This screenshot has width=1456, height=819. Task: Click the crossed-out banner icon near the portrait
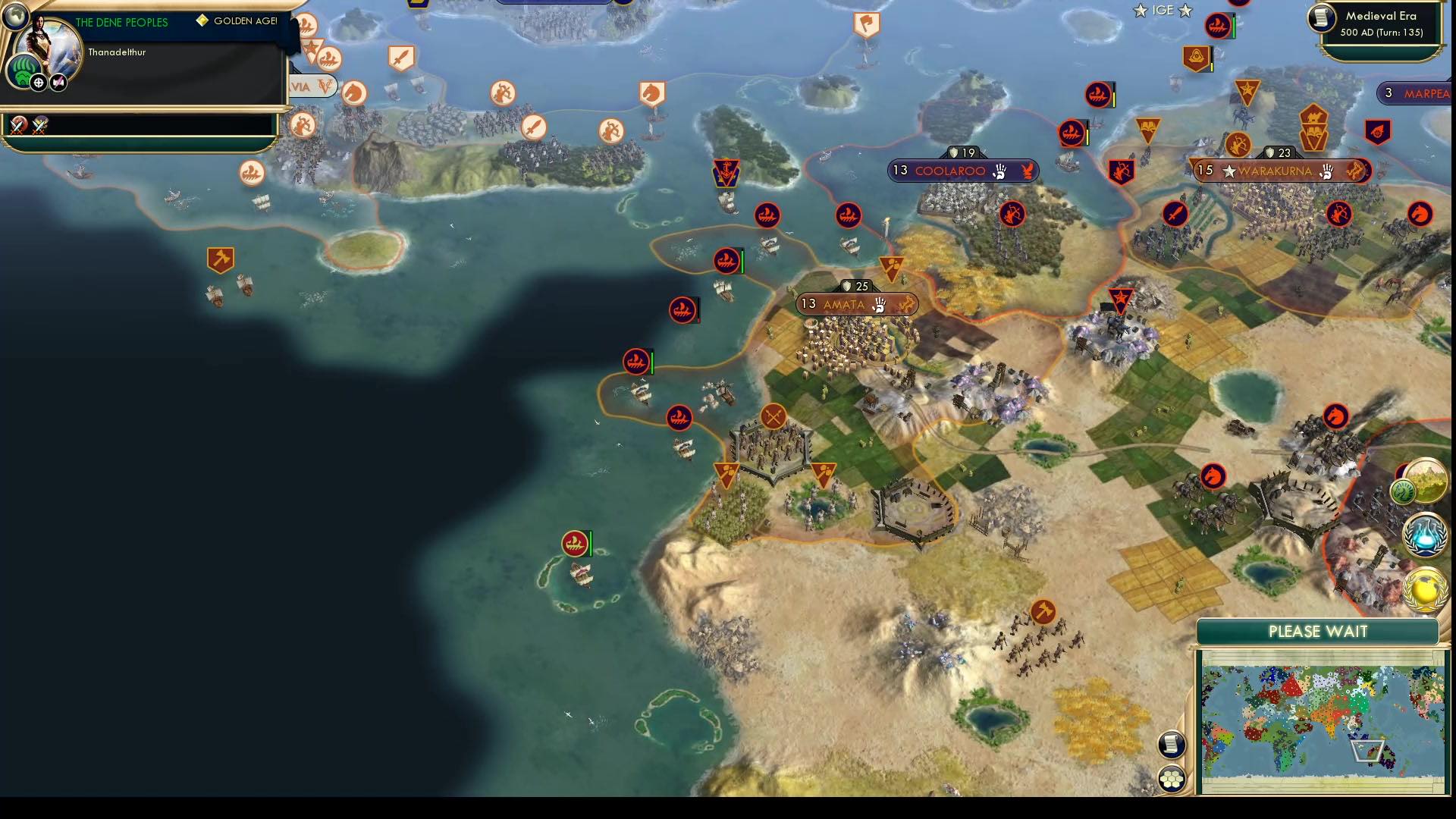pos(57,83)
